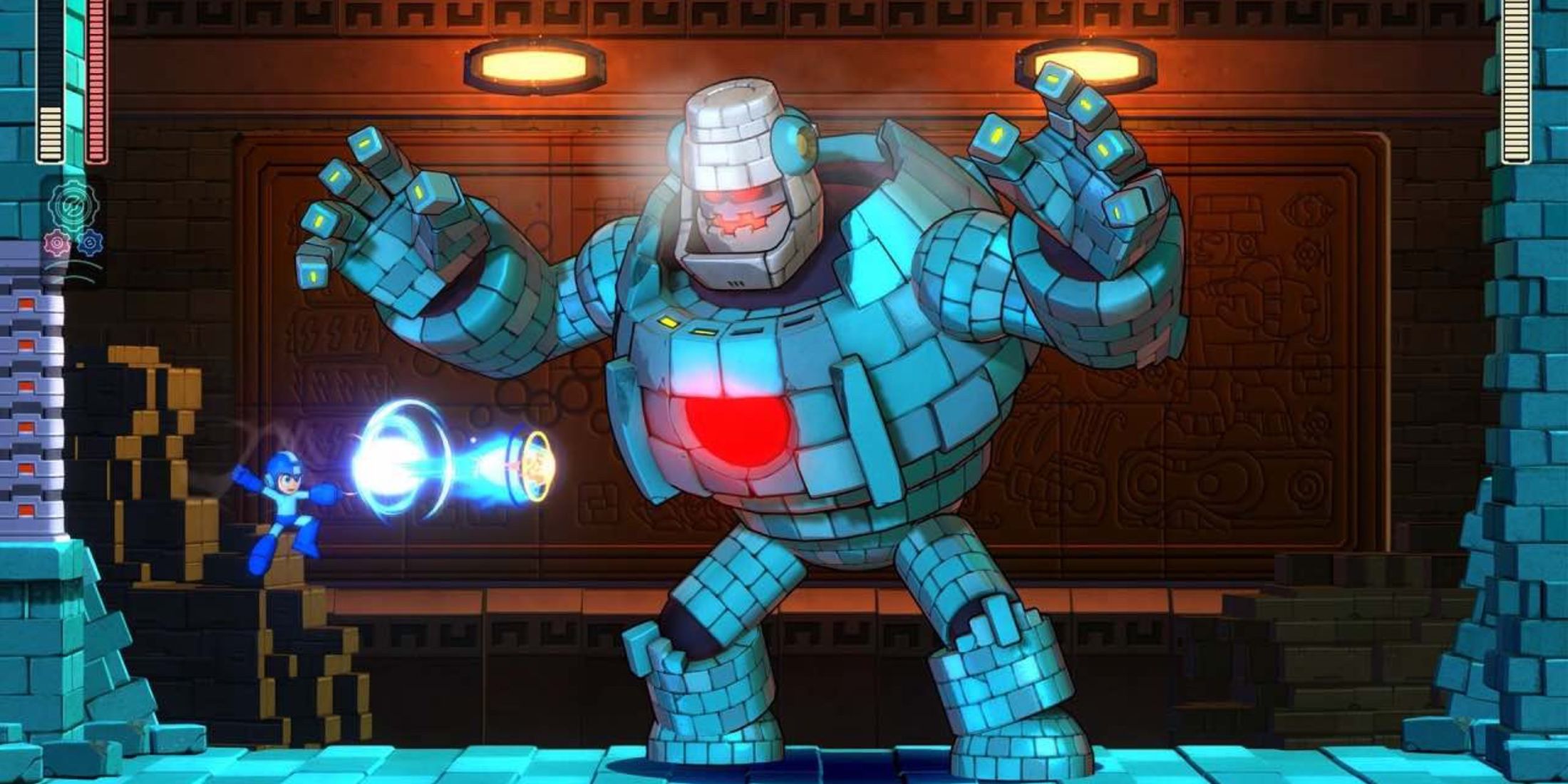The height and width of the screenshot is (784, 1568).
Task: Select the blue gear icon beside Power Gear
Action: click(91, 242)
